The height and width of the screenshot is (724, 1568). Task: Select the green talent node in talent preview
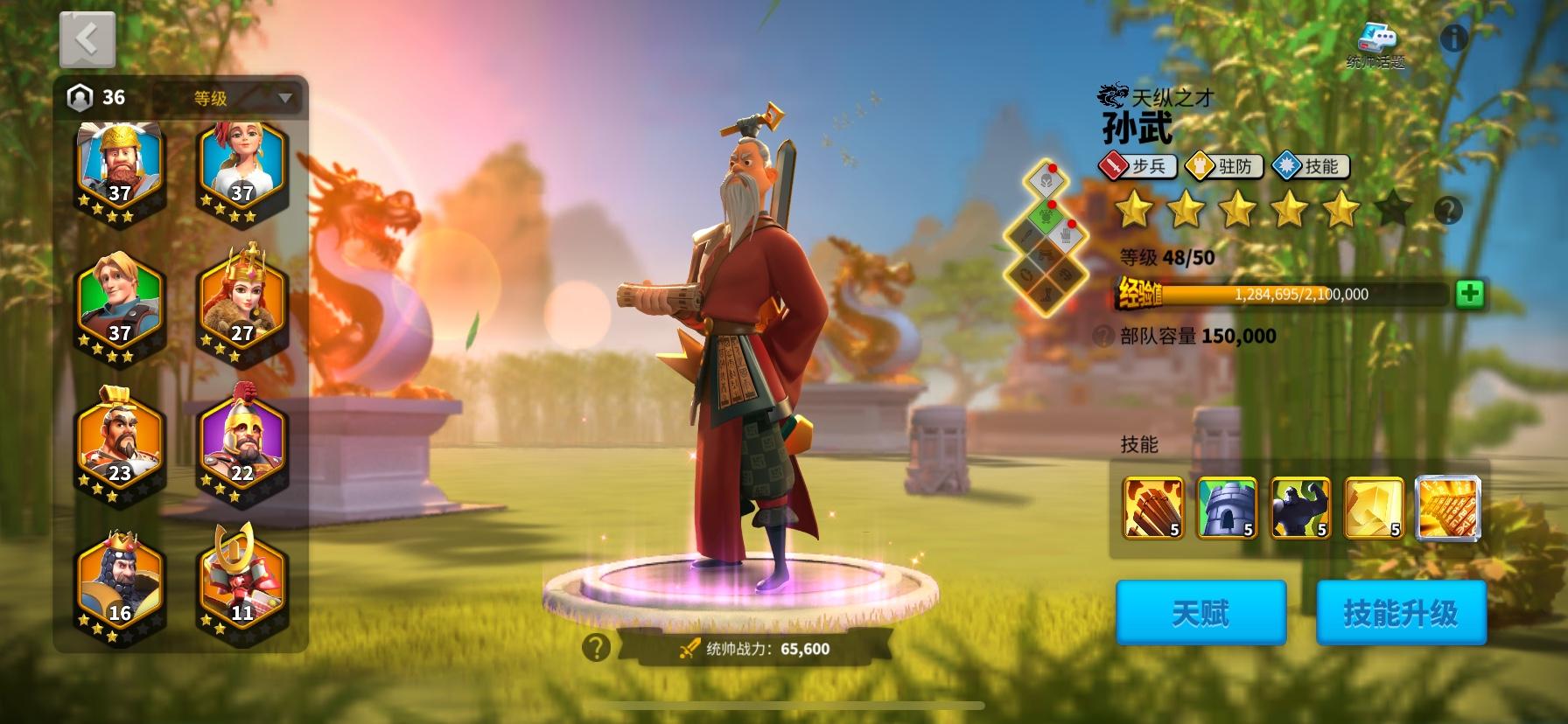pos(1045,219)
